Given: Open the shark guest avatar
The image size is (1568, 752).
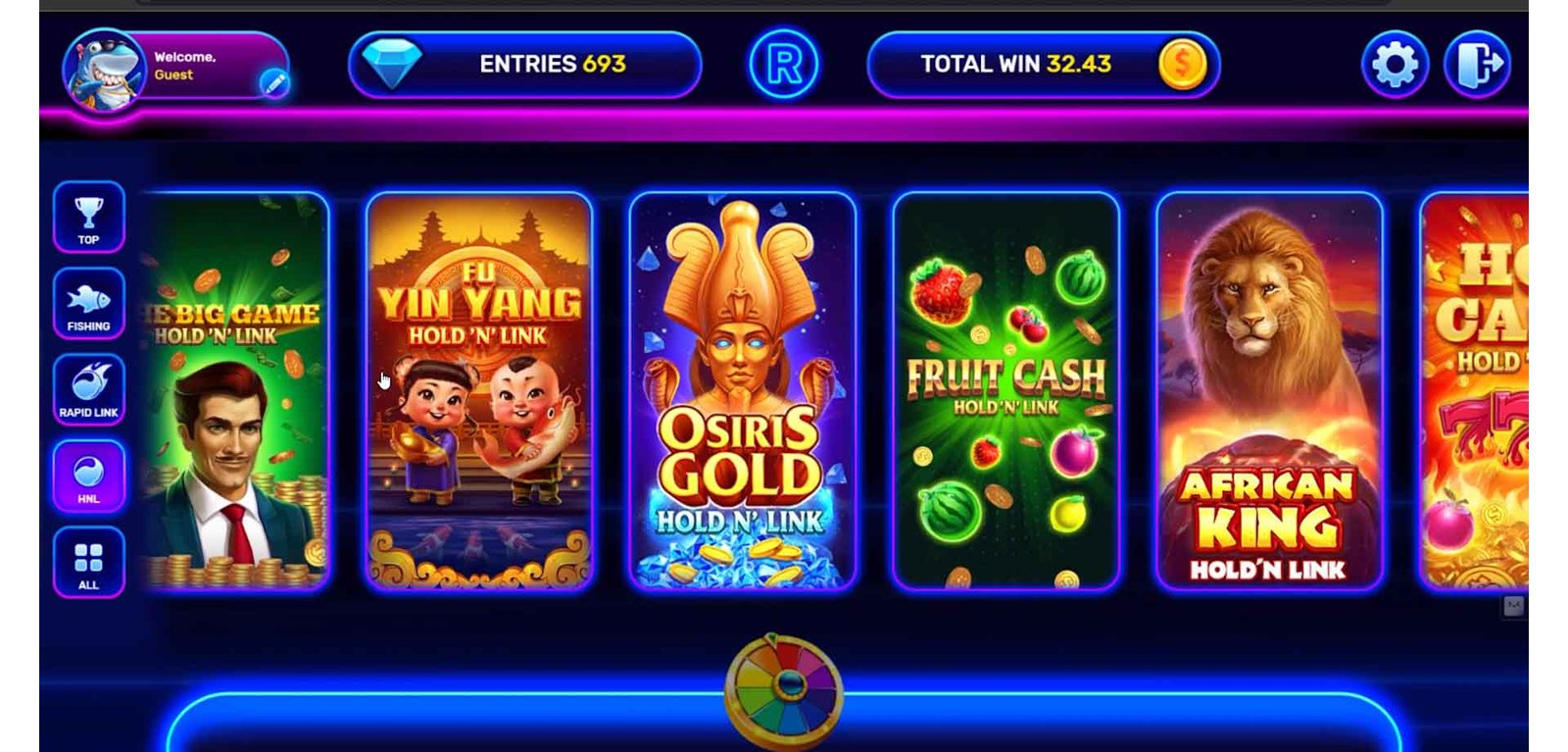Looking at the screenshot, I should pyautogui.click(x=103, y=70).
